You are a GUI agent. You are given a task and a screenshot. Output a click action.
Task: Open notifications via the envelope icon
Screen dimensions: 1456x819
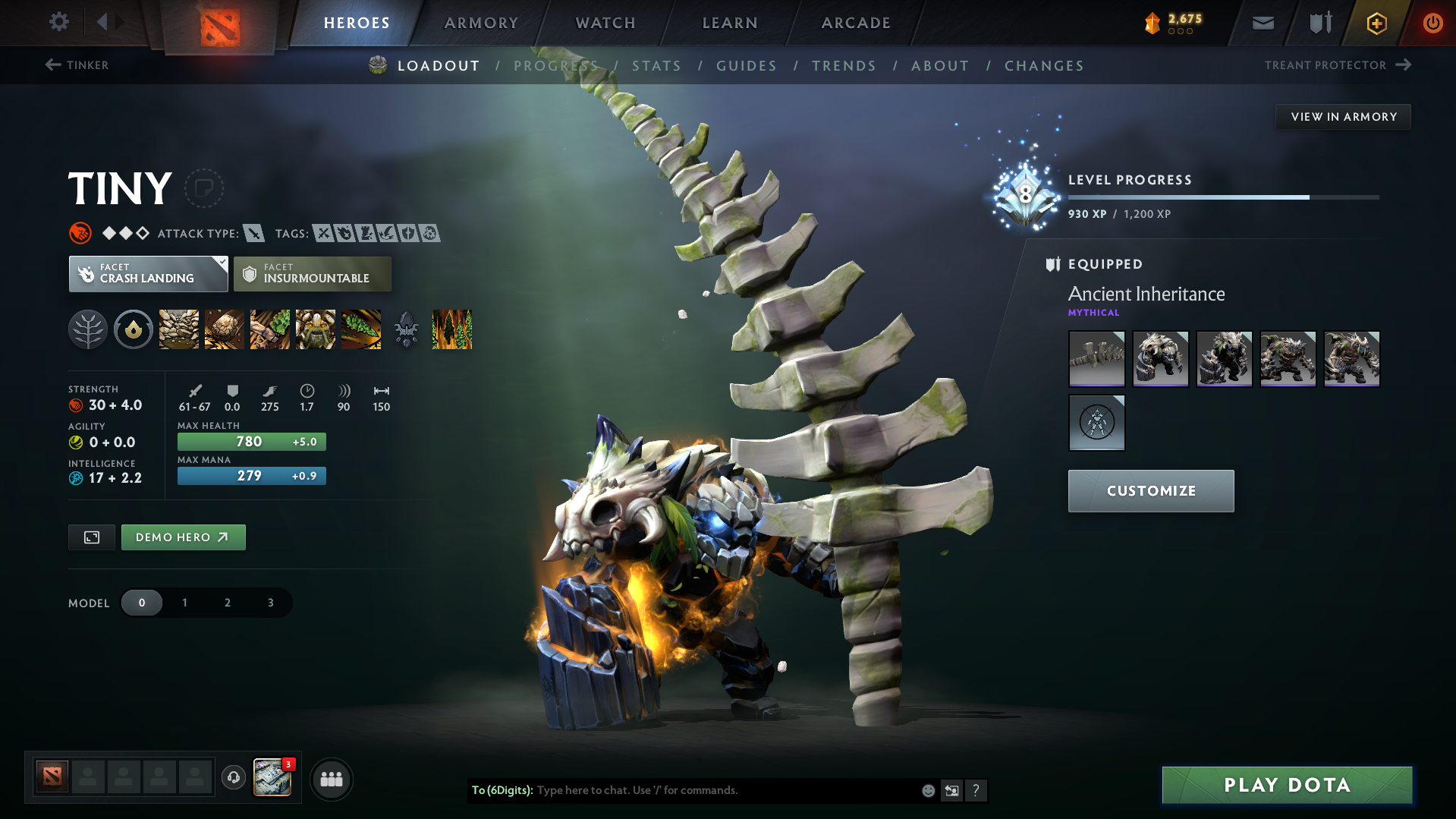coord(1262,23)
